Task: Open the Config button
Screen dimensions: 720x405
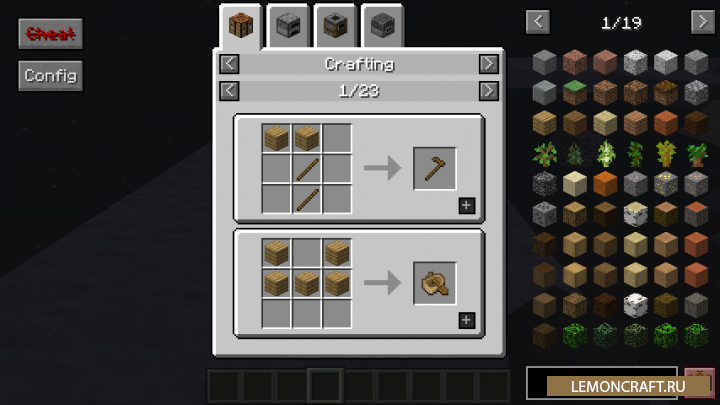Action: click(50, 75)
